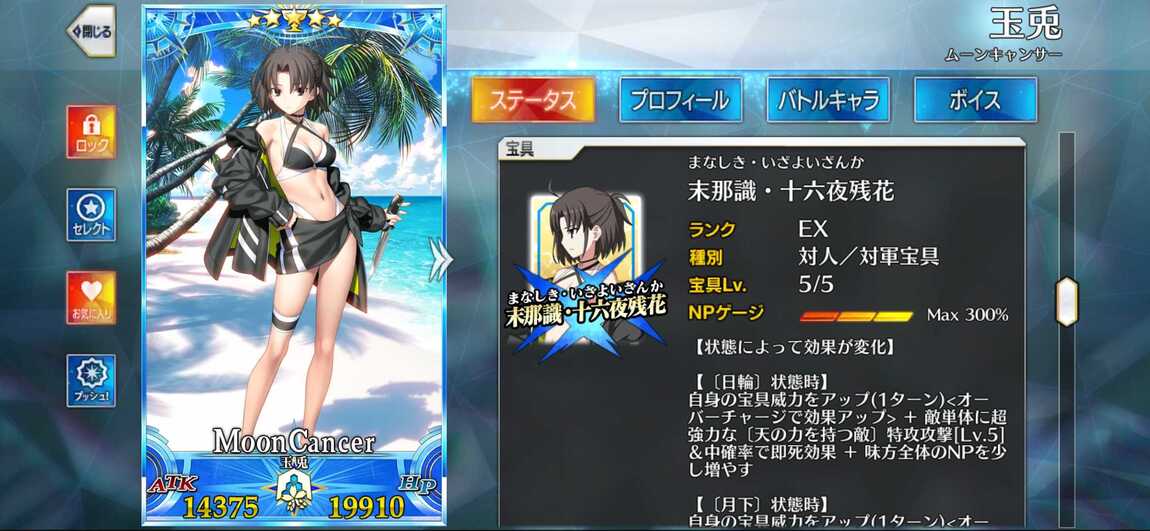This screenshot has width=1150, height=531.
Task: Tap the セレクト select button
Action: point(92,215)
